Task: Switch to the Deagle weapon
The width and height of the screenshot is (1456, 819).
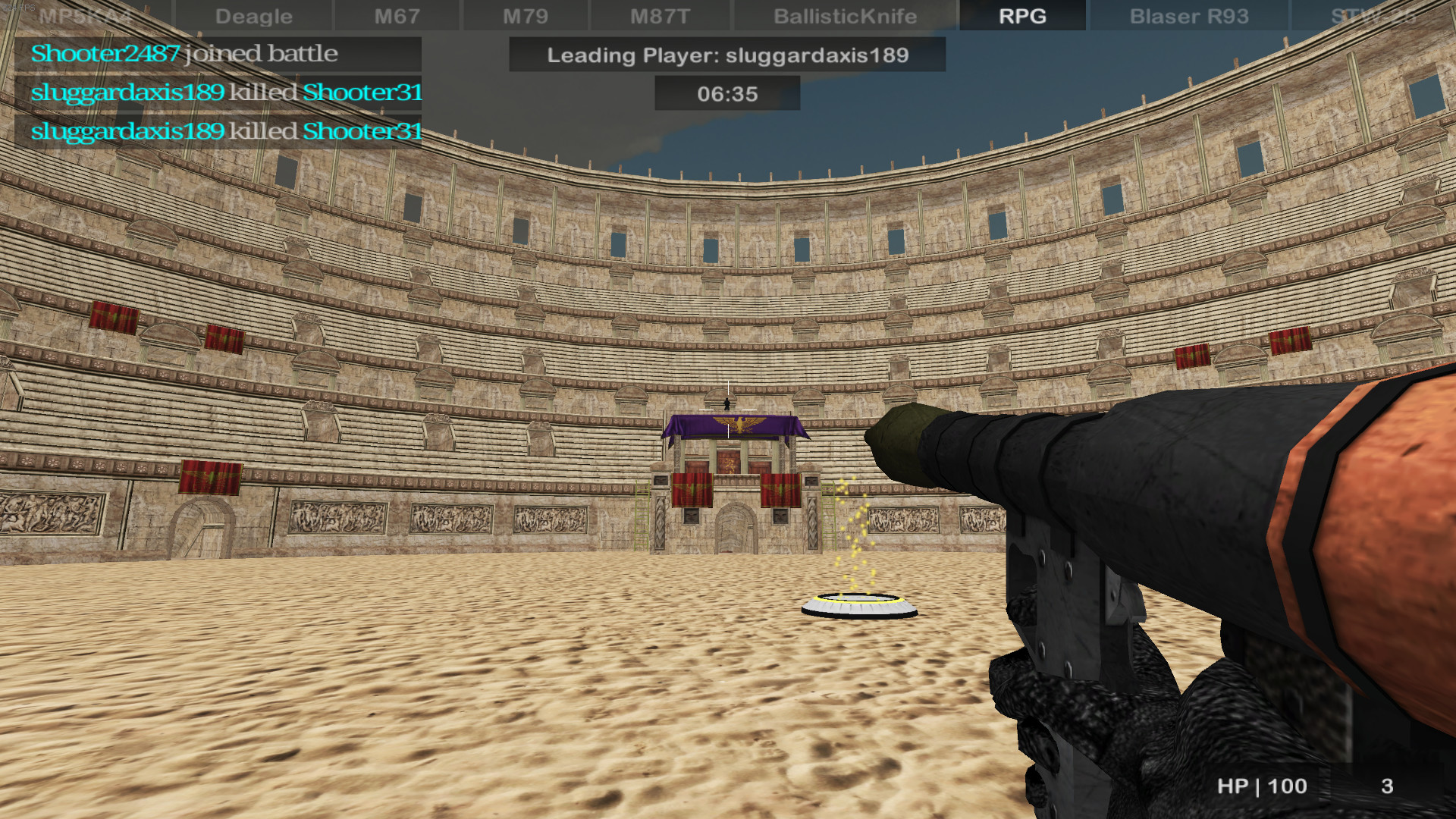Action: (x=253, y=15)
